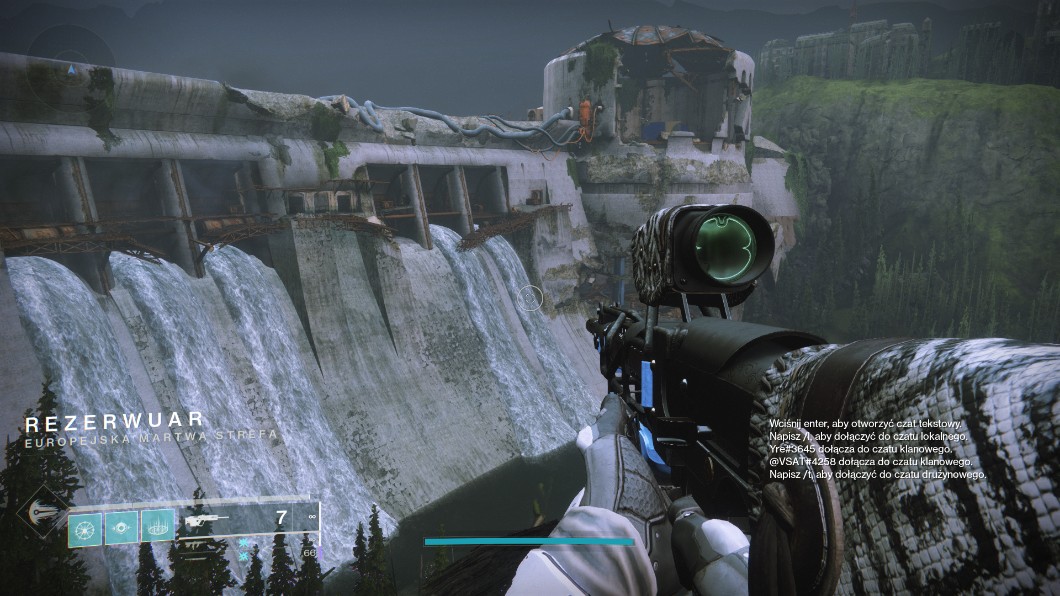Activate the class ability rift icon

158,525
